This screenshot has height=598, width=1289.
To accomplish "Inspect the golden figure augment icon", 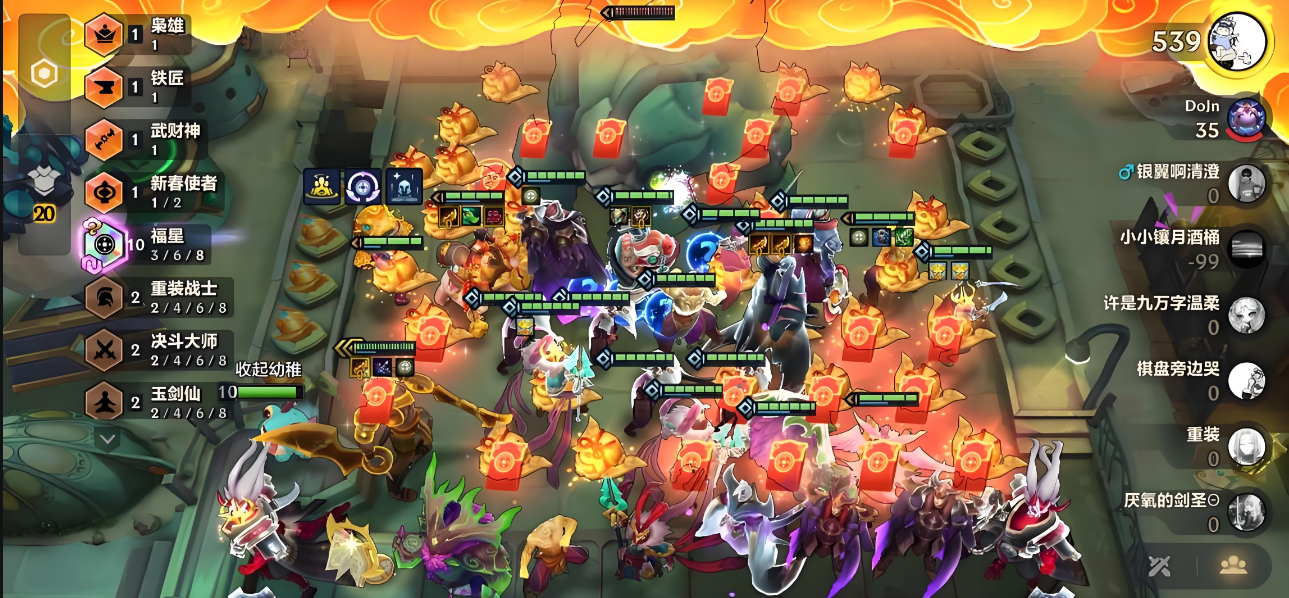I will [x=322, y=186].
